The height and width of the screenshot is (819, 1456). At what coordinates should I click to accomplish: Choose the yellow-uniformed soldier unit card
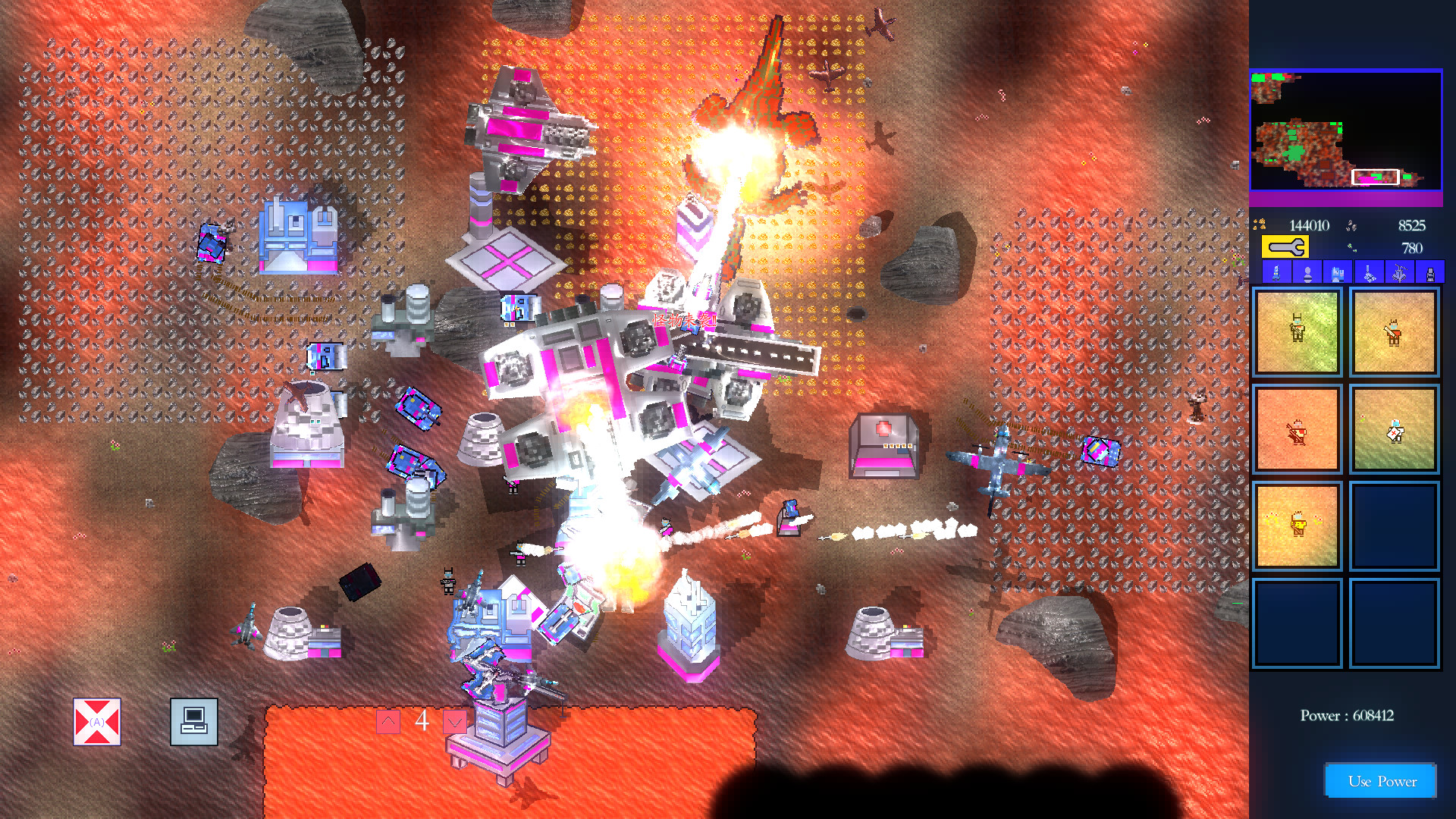click(x=1297, y=526)
